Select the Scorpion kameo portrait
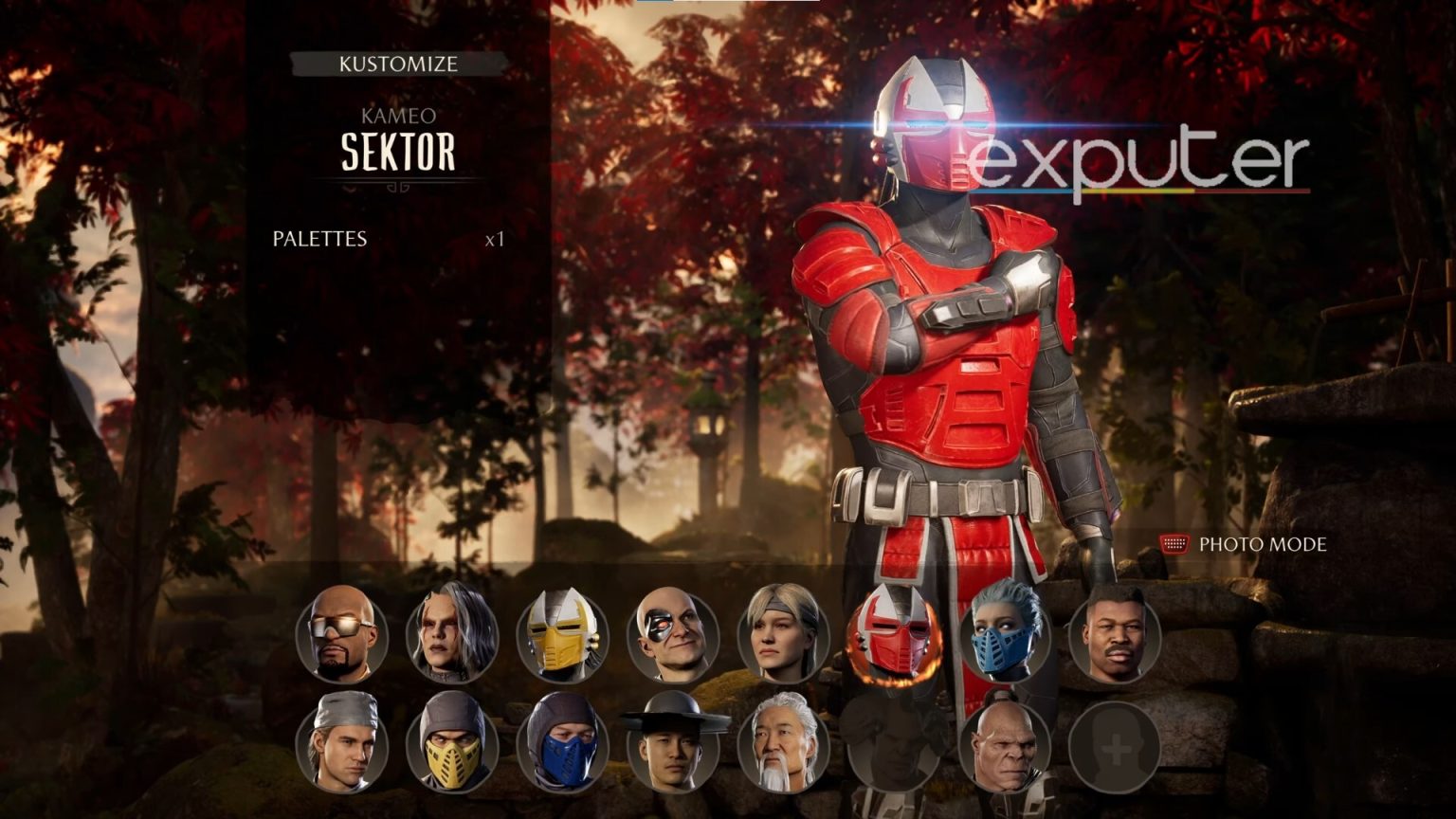Image resolution: width=1456 pixels, height=819 pixels. pyautogui.click(x=452, y=747)
